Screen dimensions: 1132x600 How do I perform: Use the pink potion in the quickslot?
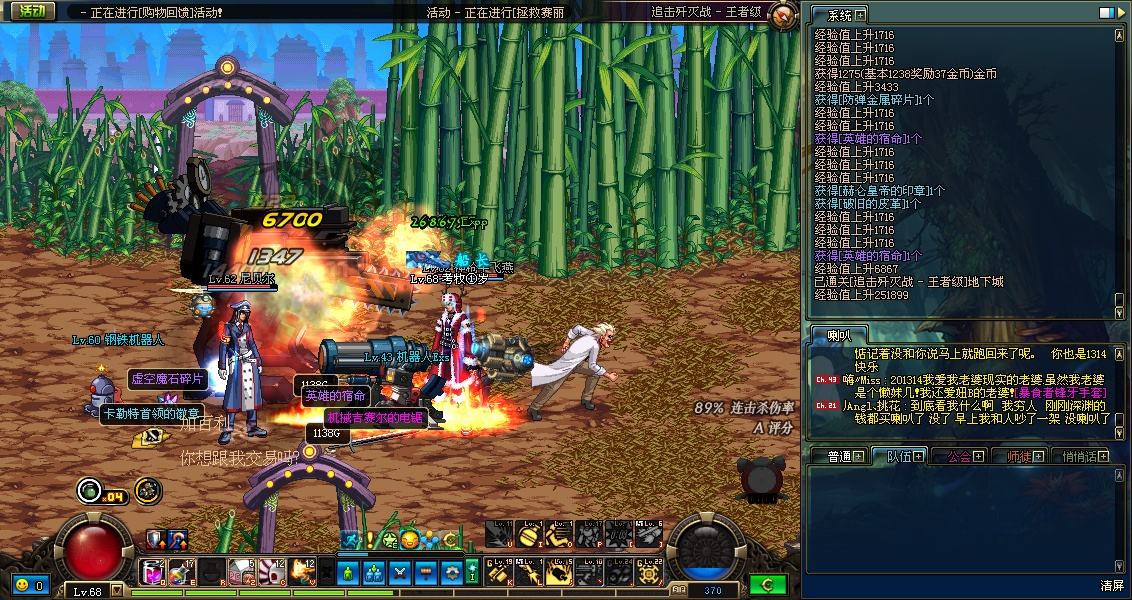click(x=152, y=572)
